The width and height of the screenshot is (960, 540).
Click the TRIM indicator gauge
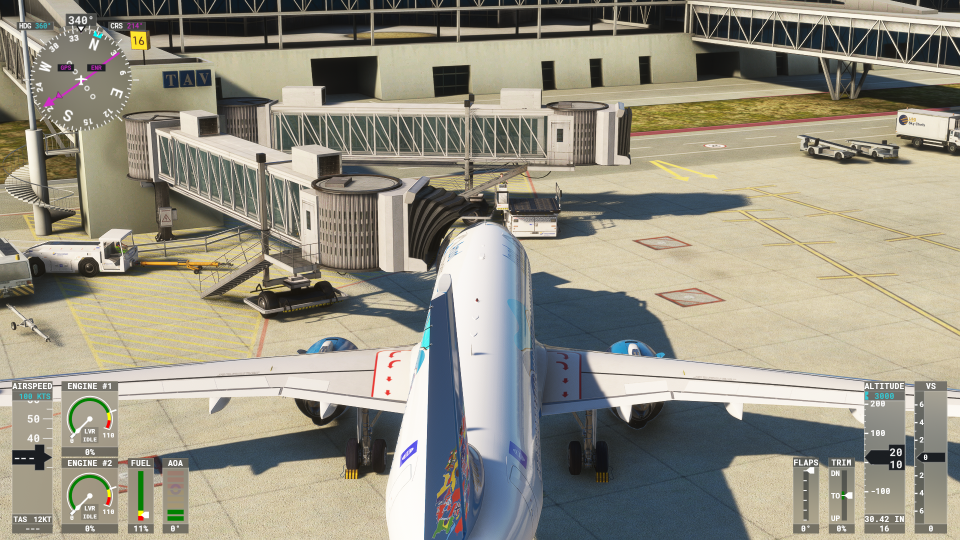pyautogui.click(x=842, y=494)
